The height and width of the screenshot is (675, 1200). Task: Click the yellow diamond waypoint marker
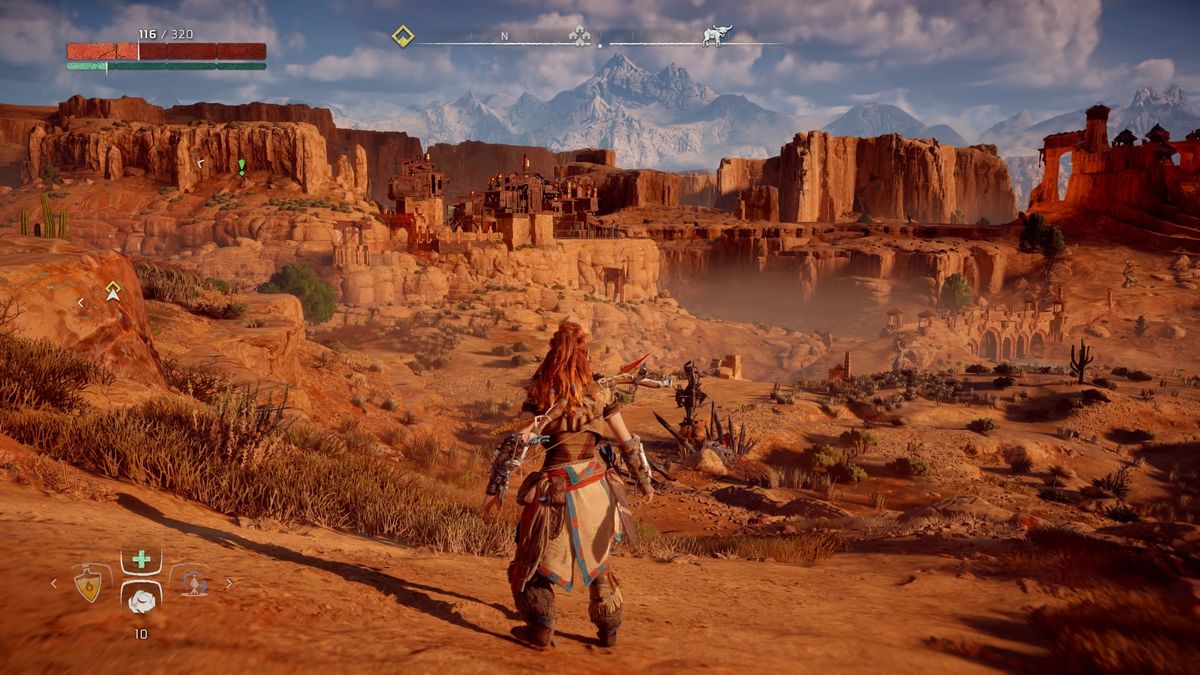(113, 291)
